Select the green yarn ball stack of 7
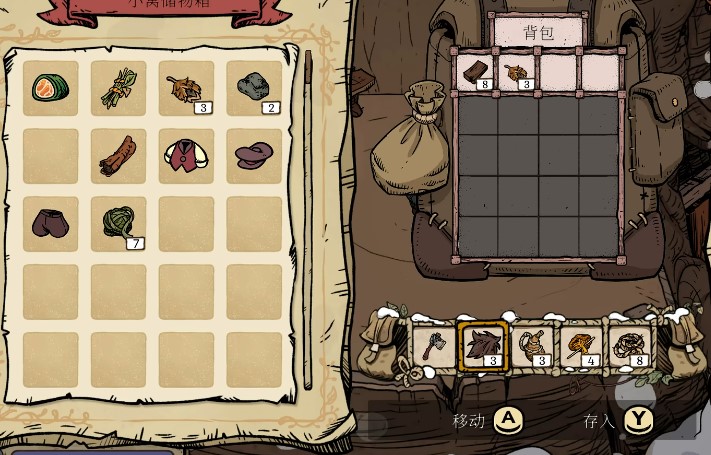The image size is (711, 455). click(118, 222)
